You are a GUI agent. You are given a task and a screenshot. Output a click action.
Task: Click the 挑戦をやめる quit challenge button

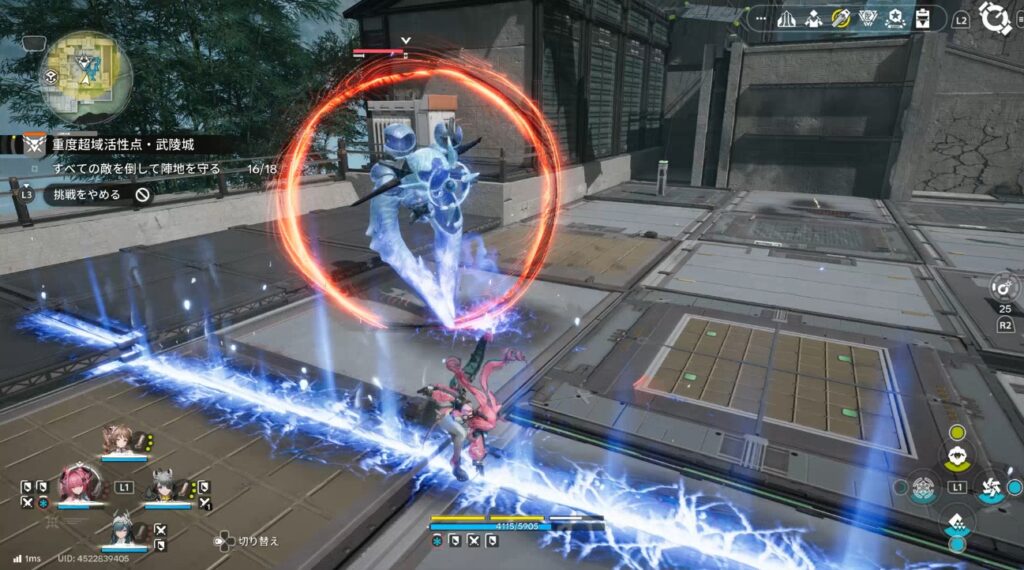pyautogui.click(x=97, y=195)
